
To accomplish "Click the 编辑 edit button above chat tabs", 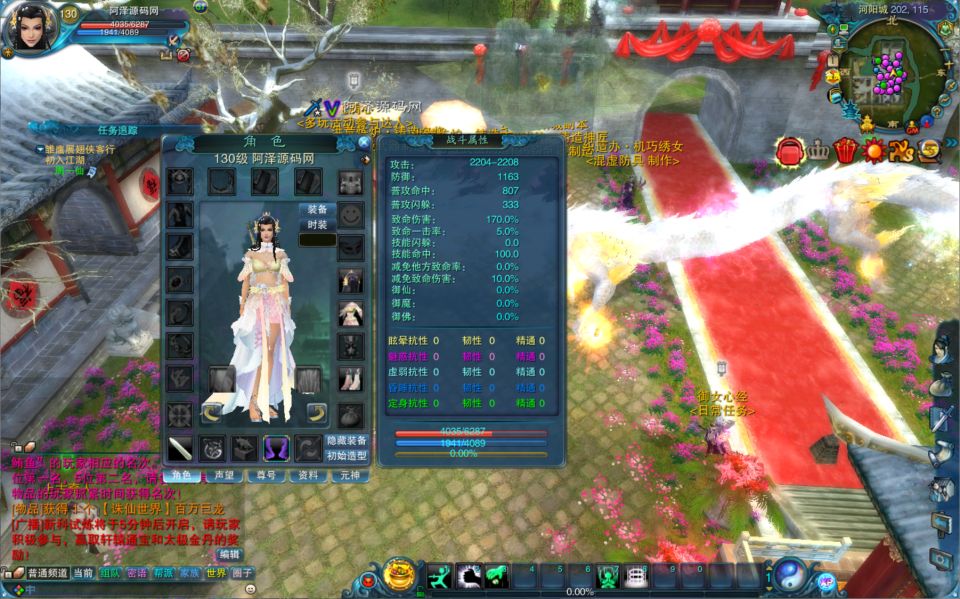I will click(x=230, y=553).
